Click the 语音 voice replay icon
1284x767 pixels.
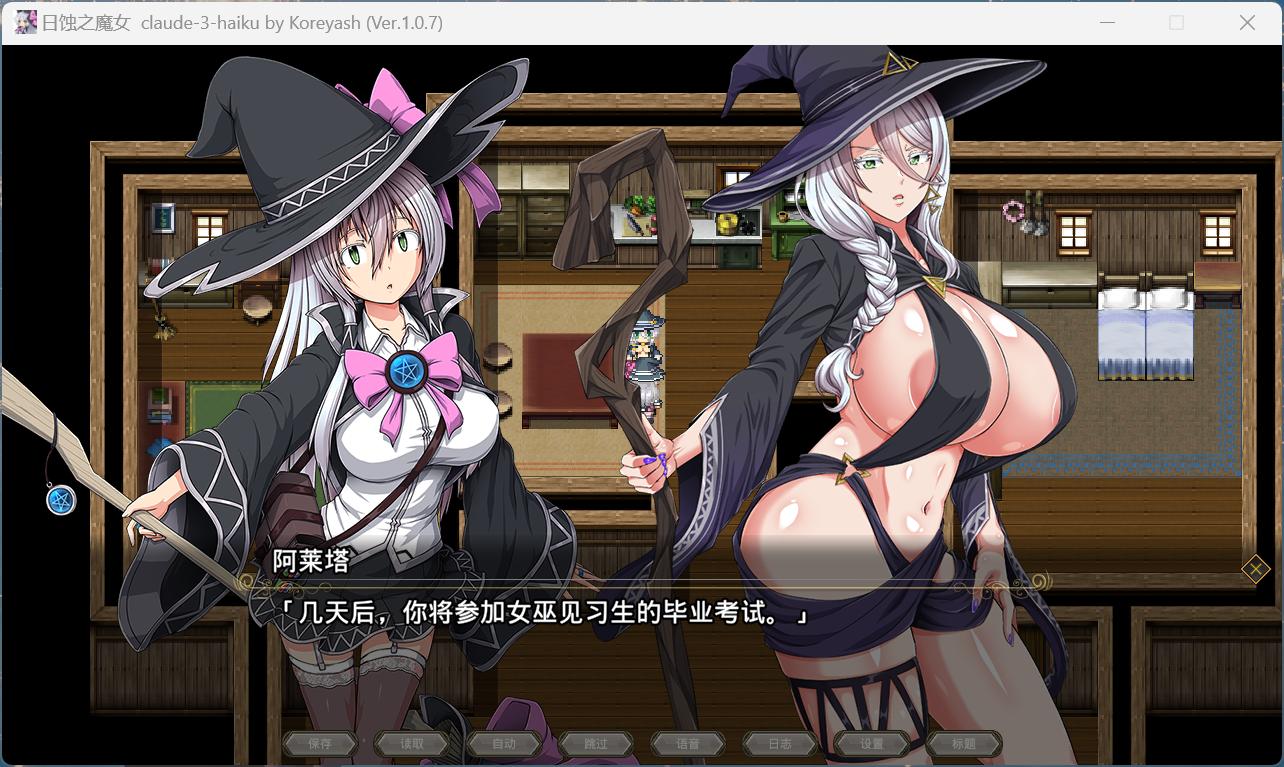pyautogui.click(x=688, y=743)
